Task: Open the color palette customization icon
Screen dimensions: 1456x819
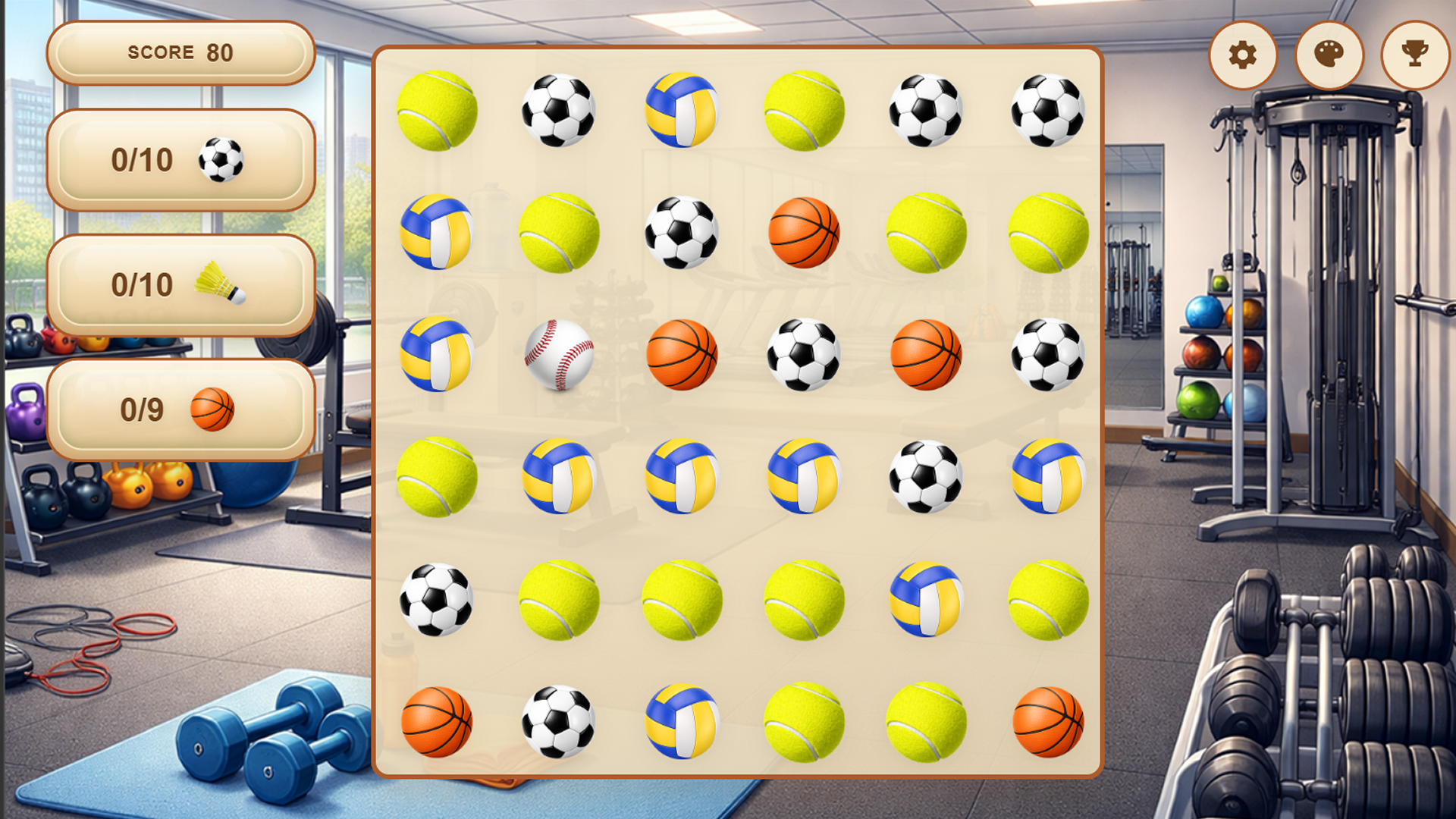Action: (x=1328, y=54)
